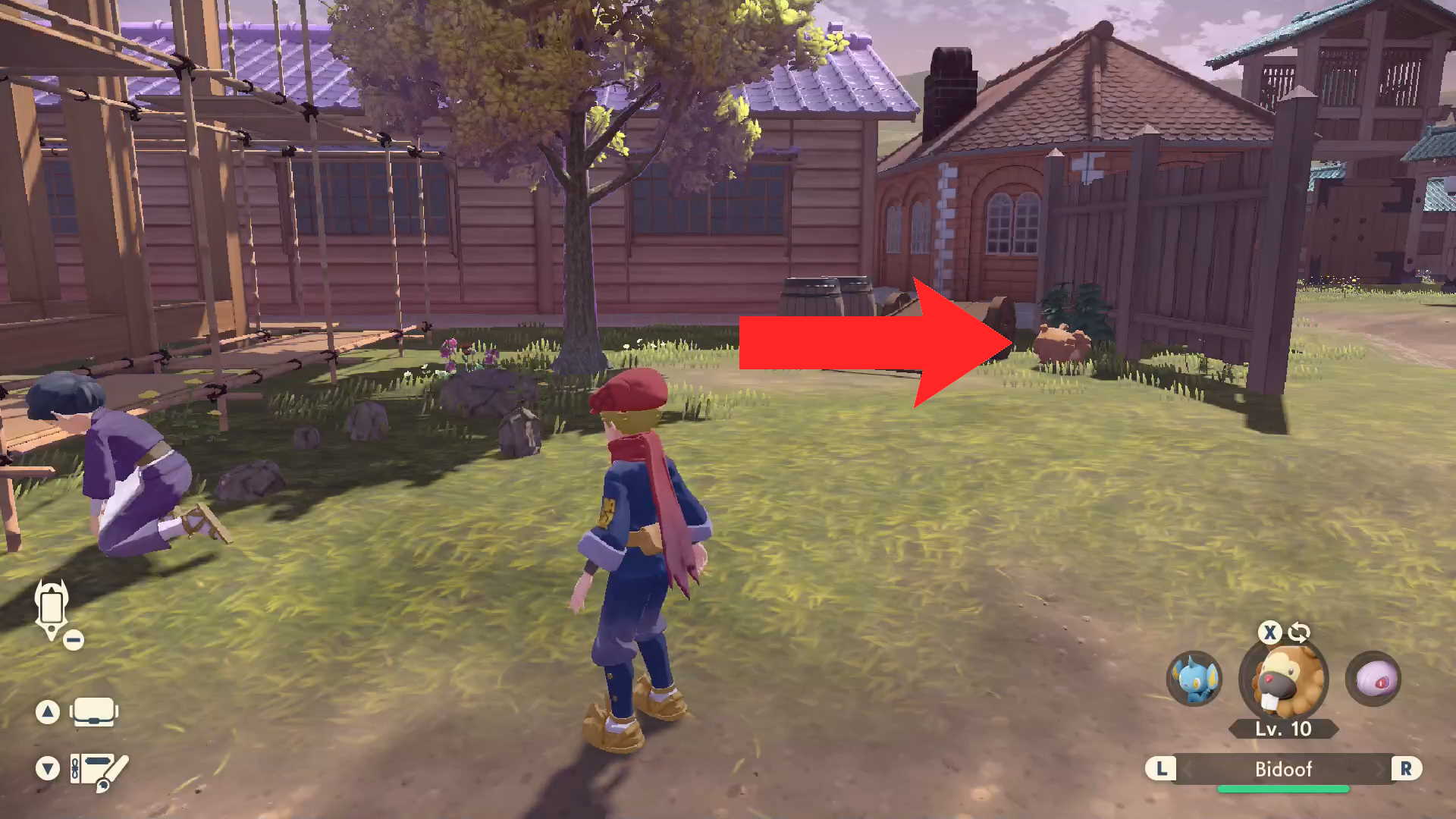
Task: Toggle the up-arrow beside the satchel
Action: click(x=49, y=711)
